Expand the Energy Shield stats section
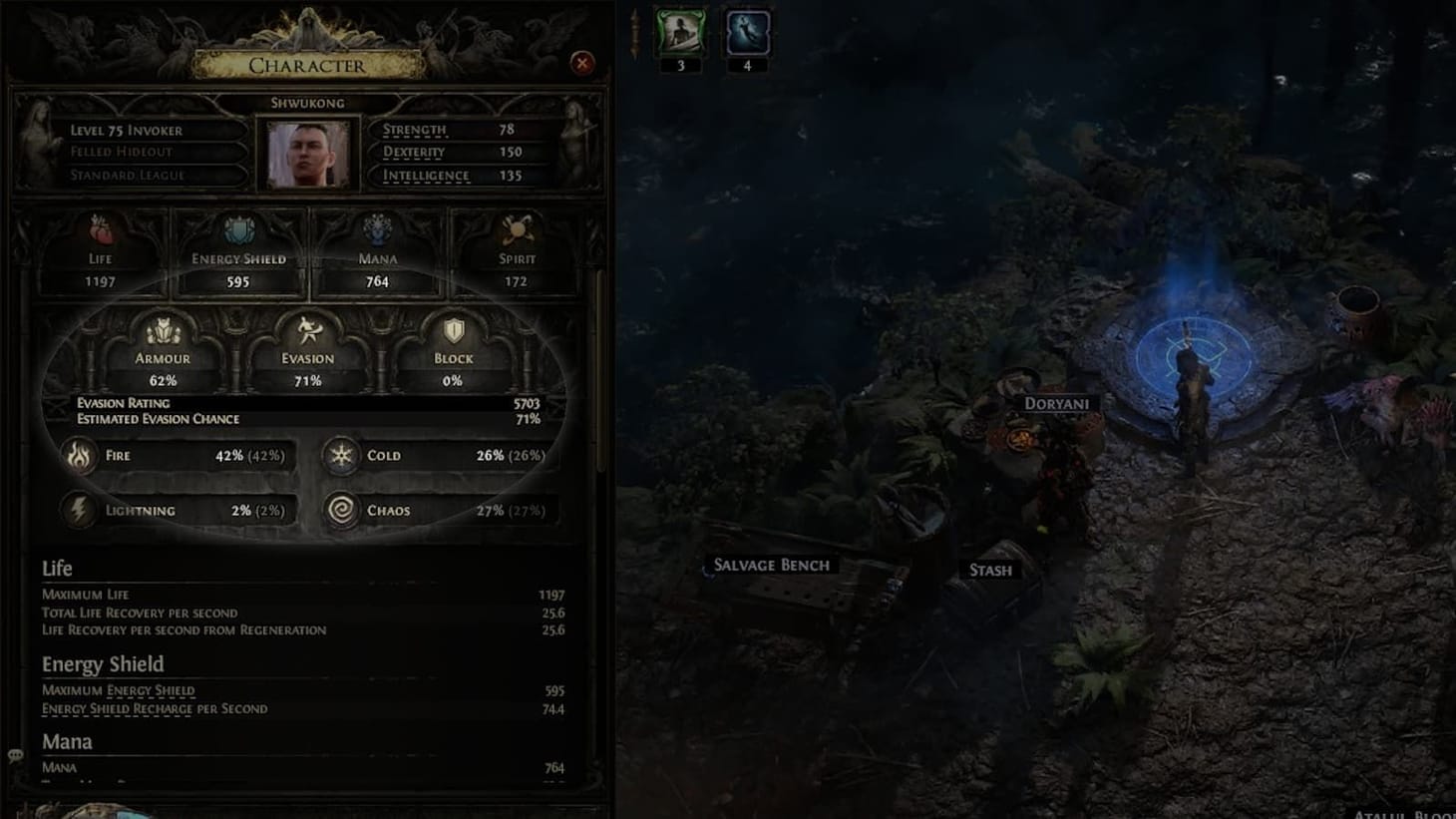This screenshot has height=819, width=1456. coord(103,663)
